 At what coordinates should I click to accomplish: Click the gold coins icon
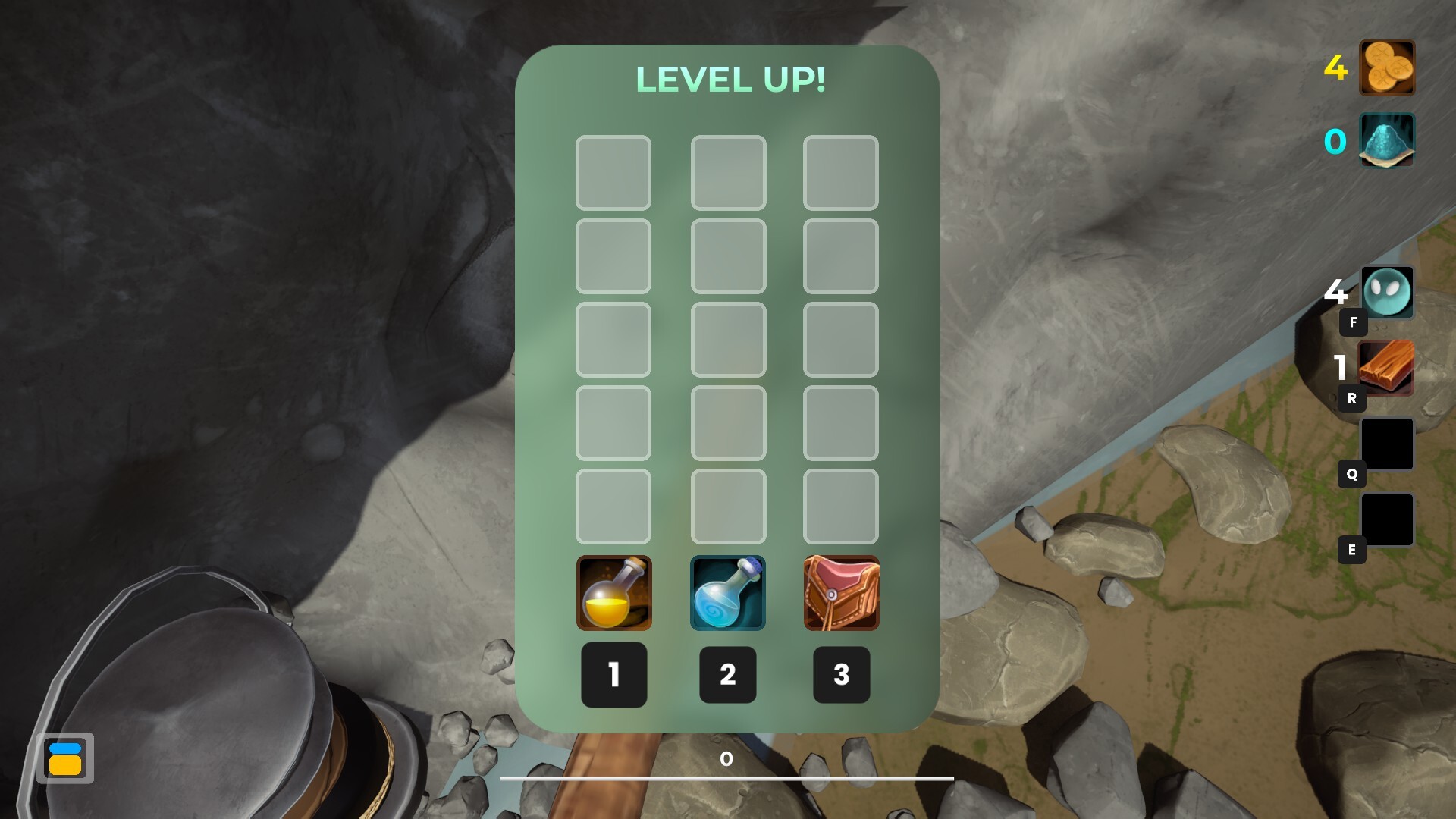click(x=1386, y=67)
